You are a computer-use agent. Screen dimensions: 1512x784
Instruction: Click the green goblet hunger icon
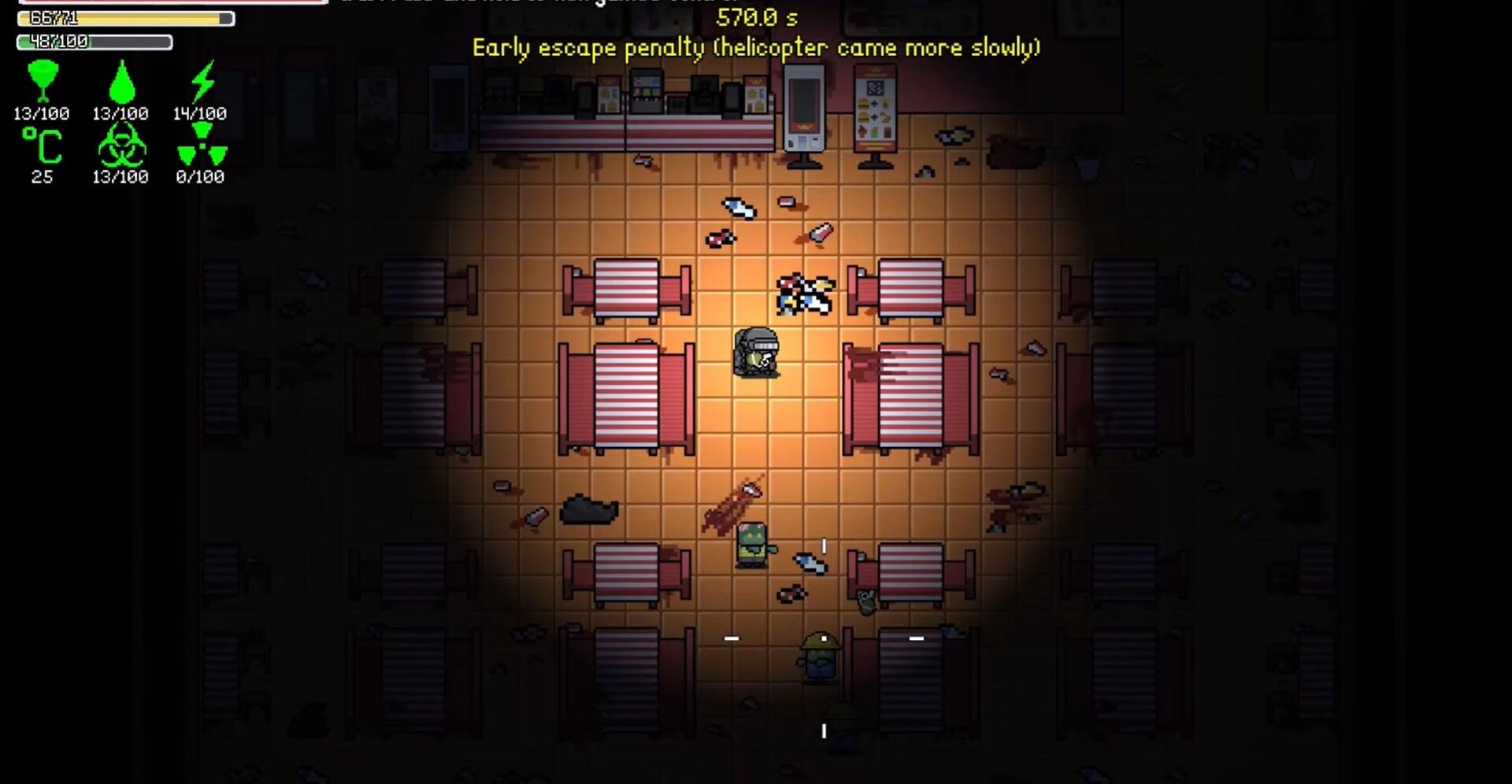[x=43, y=80]
